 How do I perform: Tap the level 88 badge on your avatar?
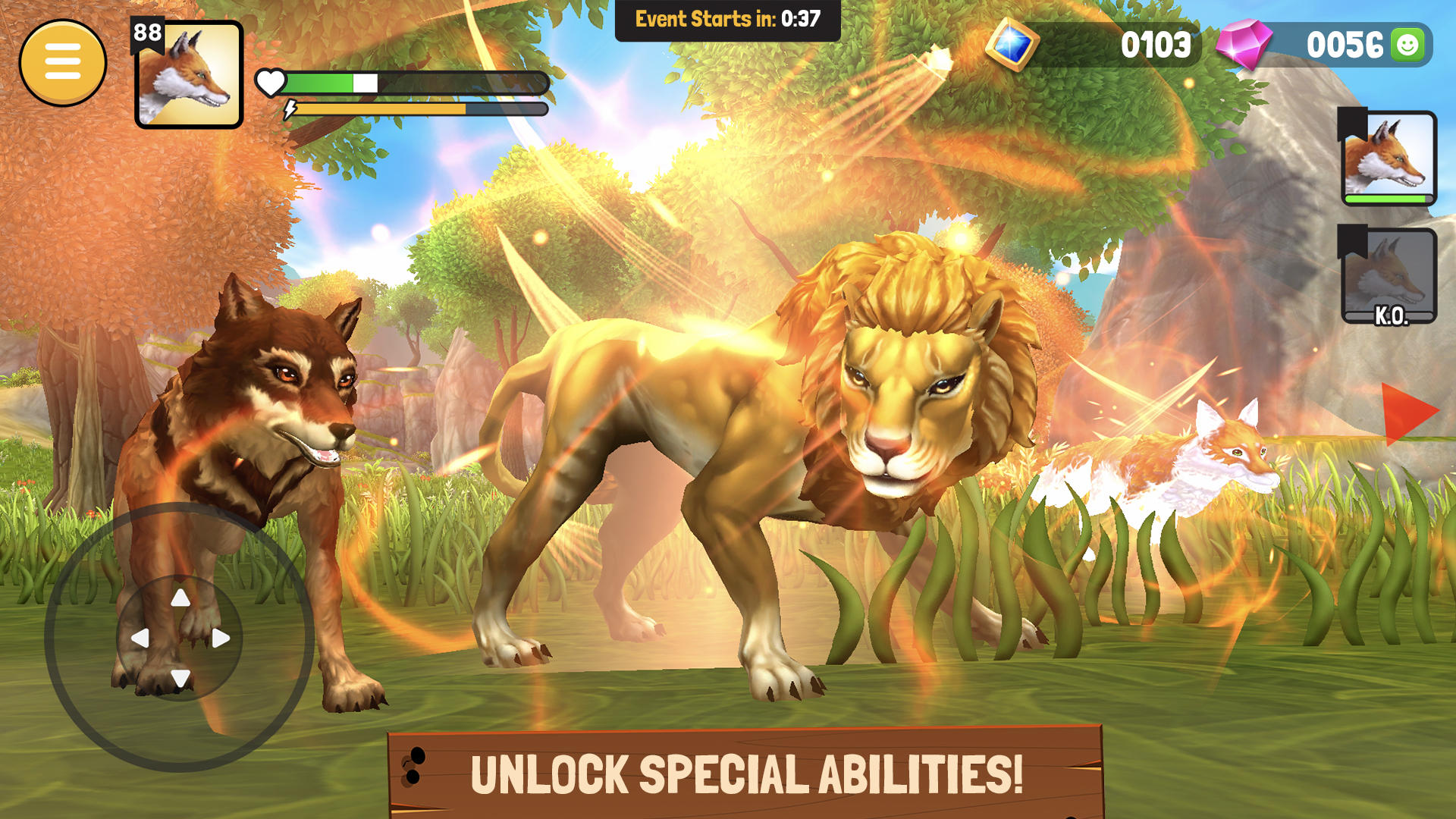click(148, 32)
